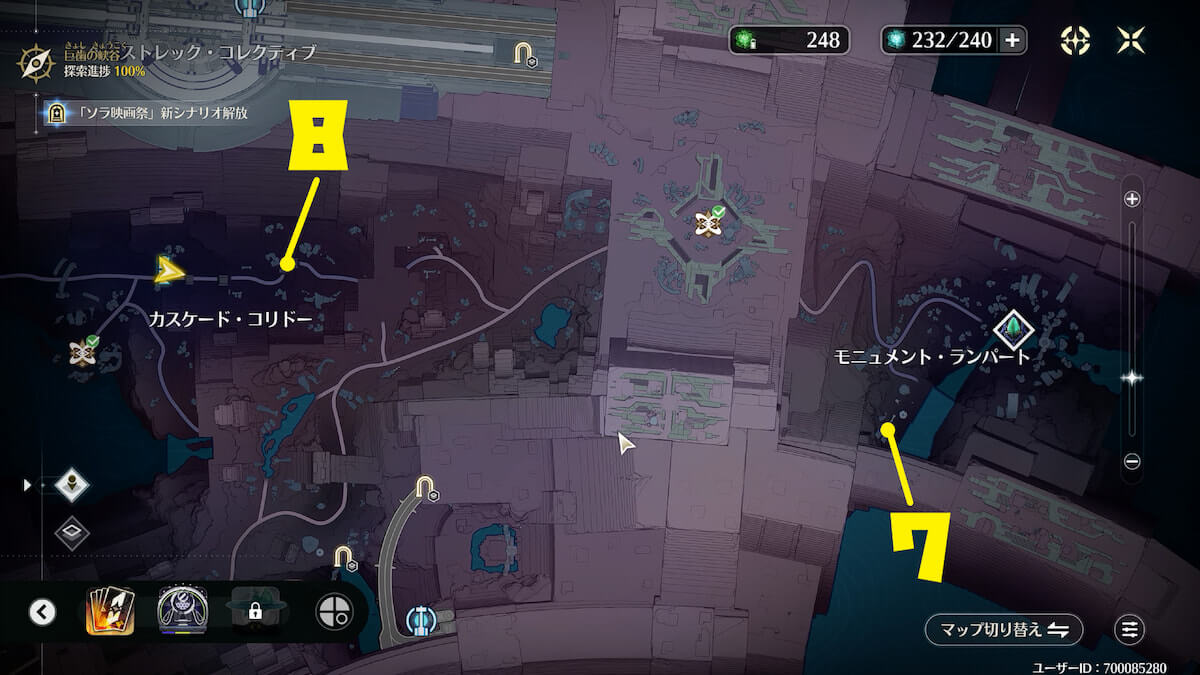The height and width of the screenshot is (675, 1200).
Task: Expand the side panel with the small triangle
Action: [x=27, y=485]
